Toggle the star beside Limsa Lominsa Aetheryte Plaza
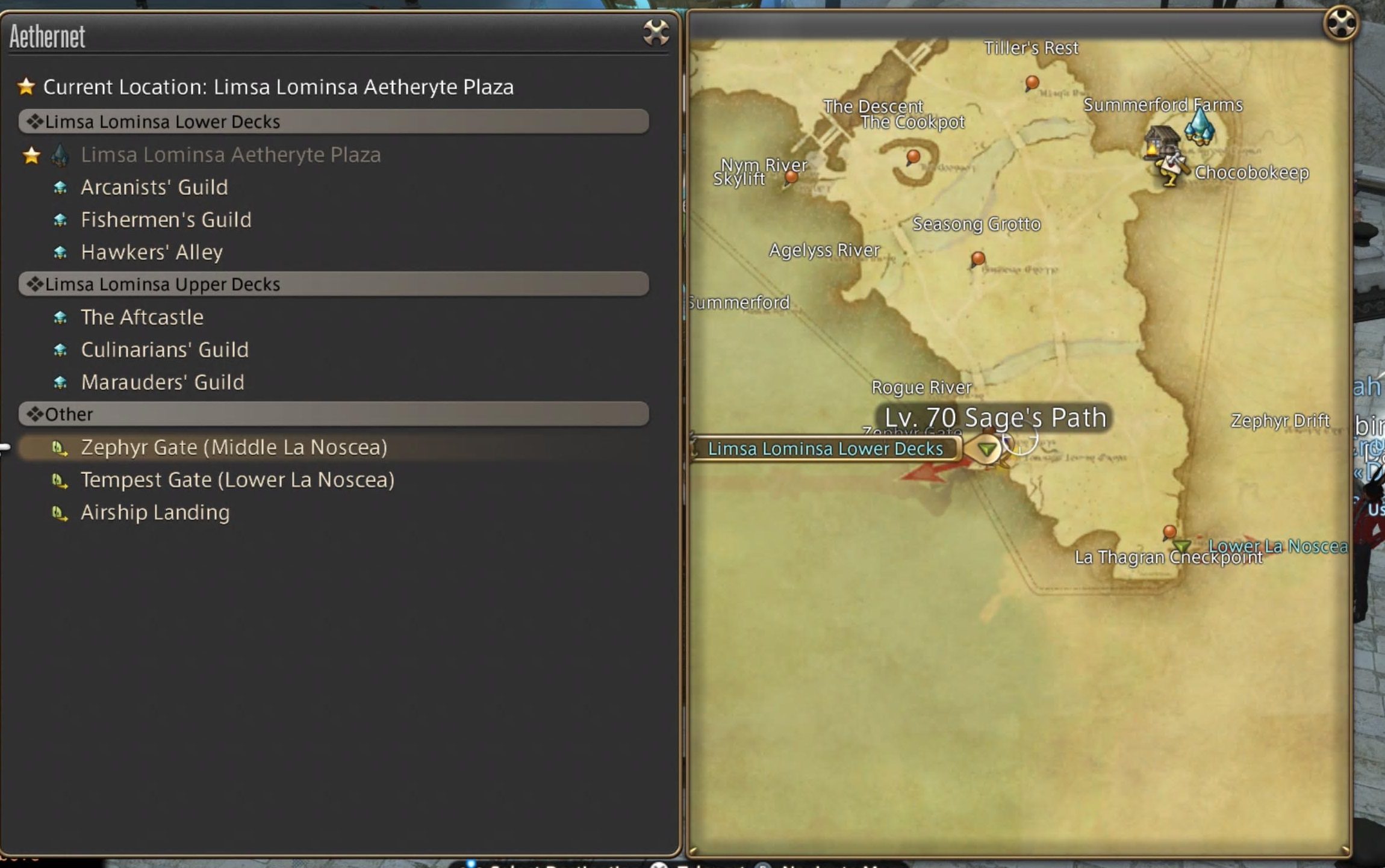1385x868 pixels. [31, 155]
